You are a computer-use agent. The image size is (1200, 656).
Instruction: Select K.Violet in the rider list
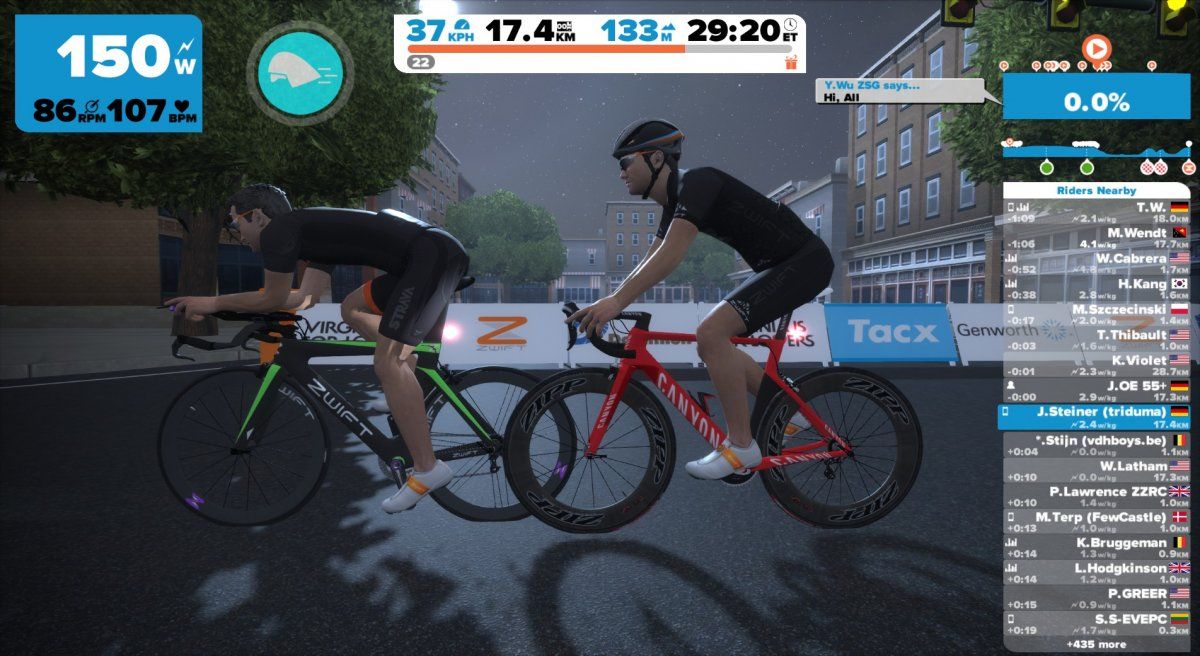1097,365
